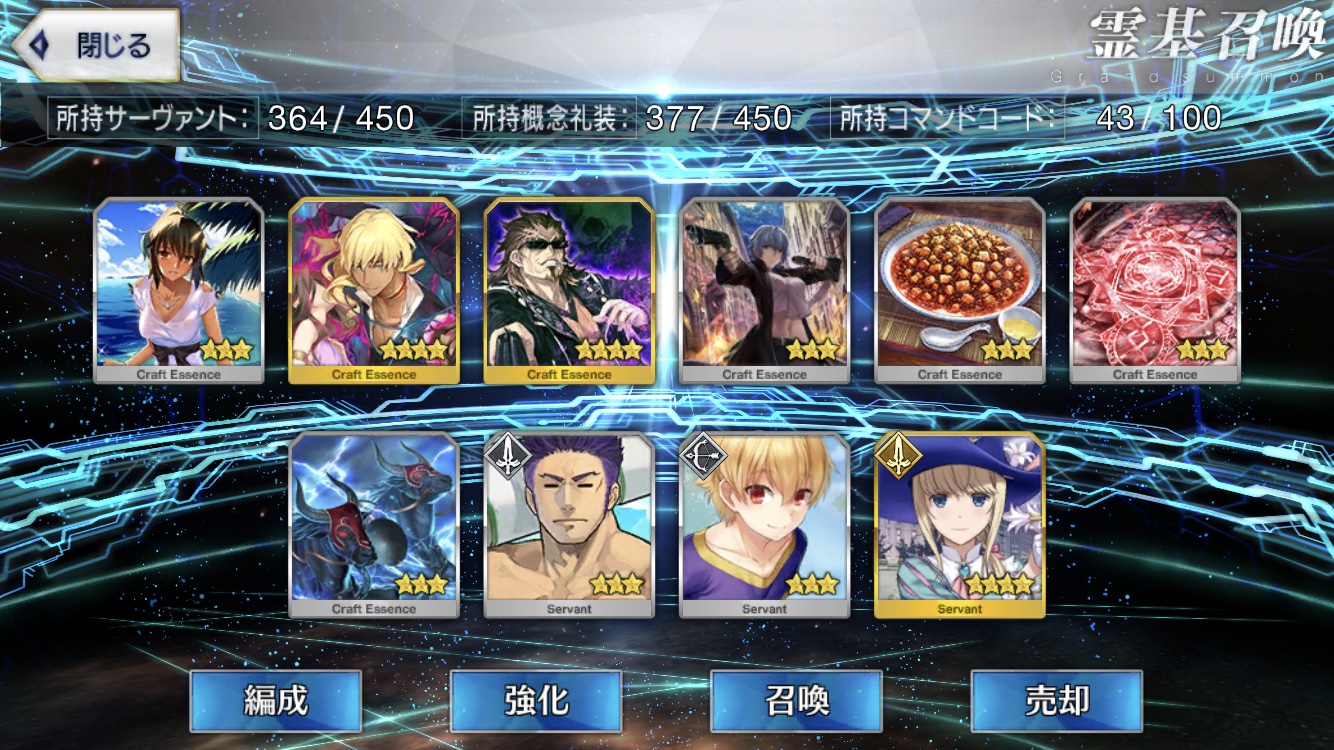Open the 編成 formation menu
This screenshot has height=750, width=1334.
[275, 701]
